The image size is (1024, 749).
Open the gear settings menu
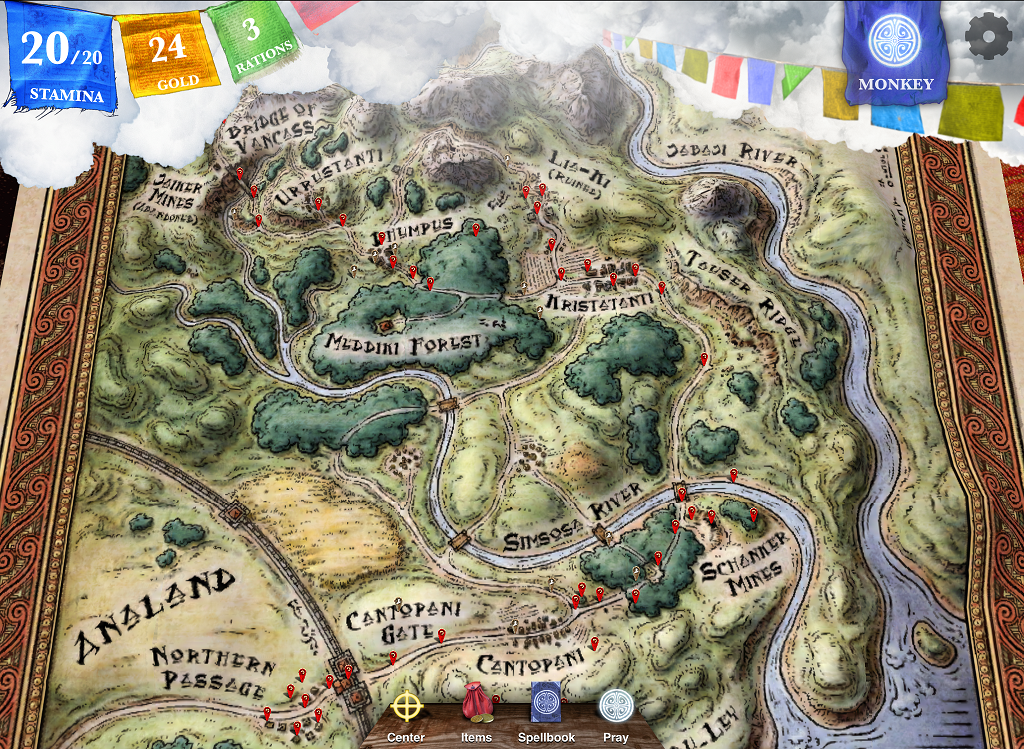click(x=988, y=36)
